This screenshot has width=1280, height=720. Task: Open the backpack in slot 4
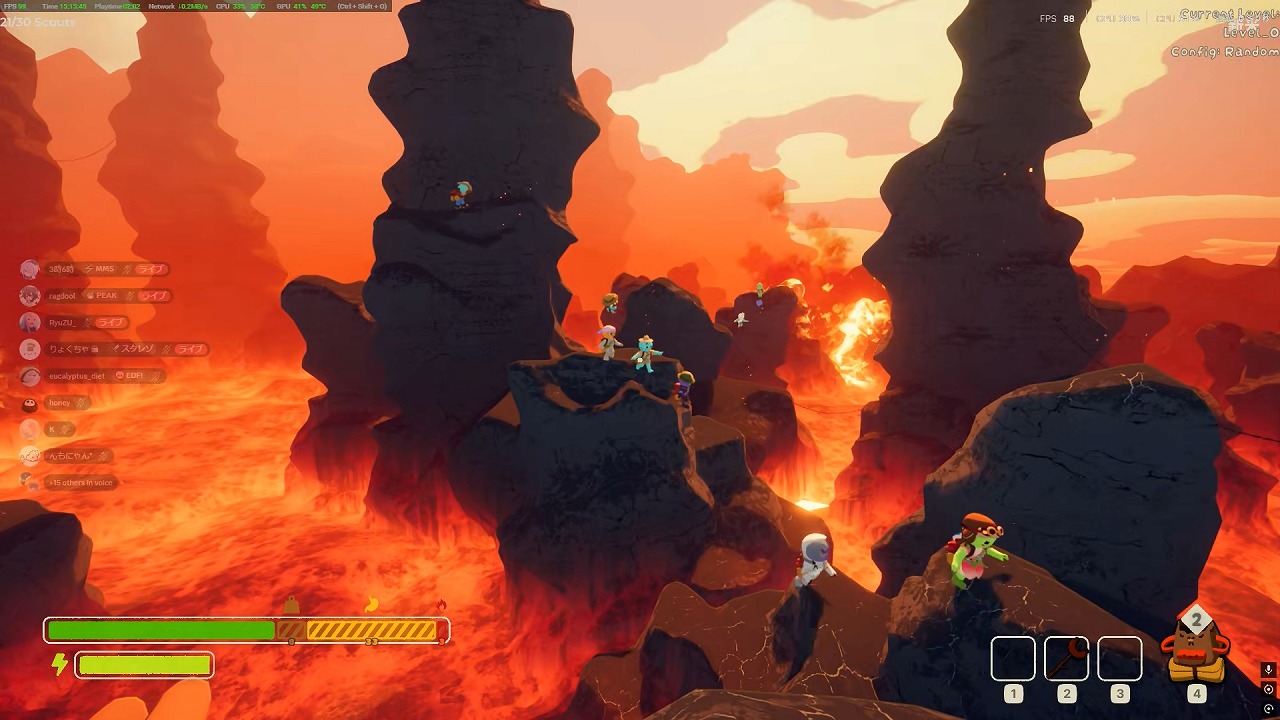[1195, 651]
